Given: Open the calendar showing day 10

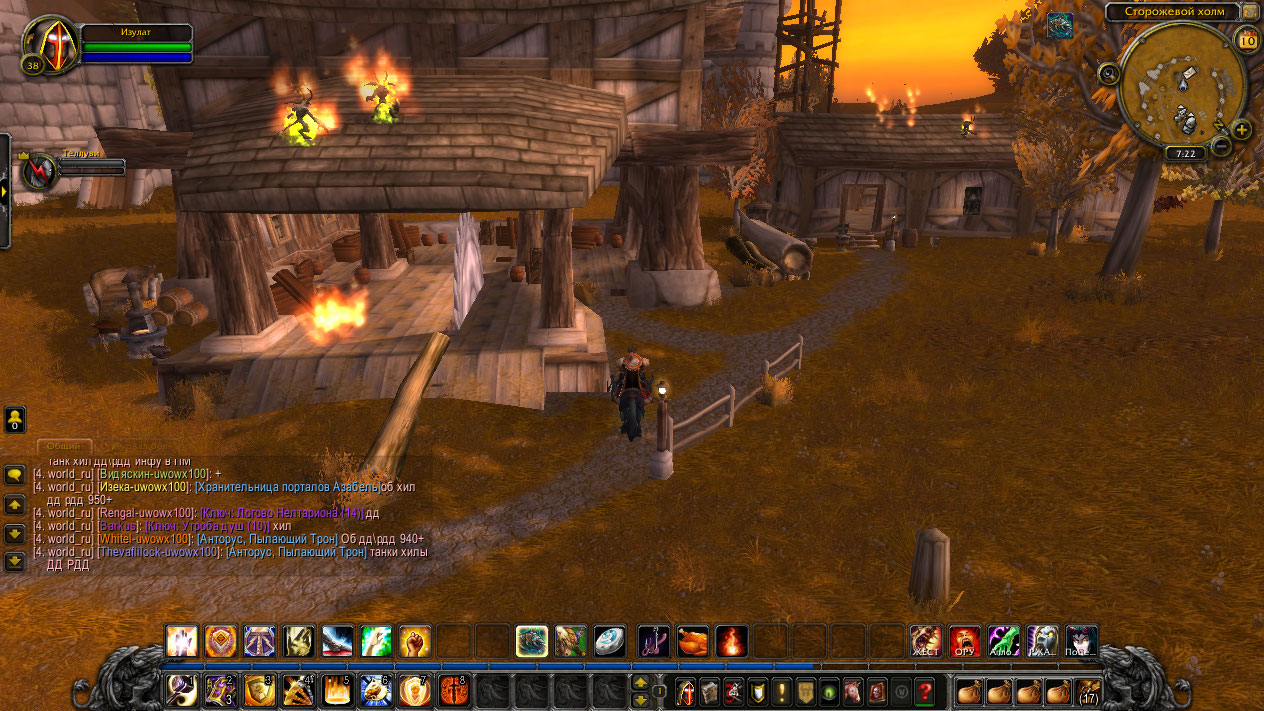Looking at the screenshot, I should (x=1247, y=40).
